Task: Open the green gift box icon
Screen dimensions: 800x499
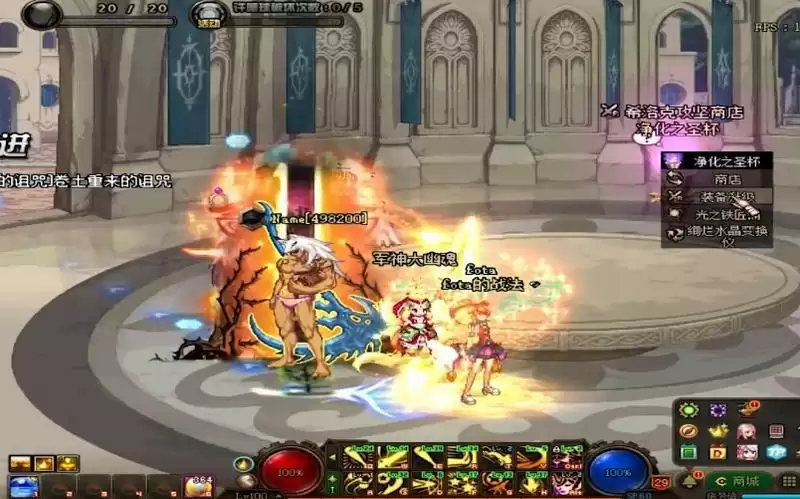Action: coord(688,452)
